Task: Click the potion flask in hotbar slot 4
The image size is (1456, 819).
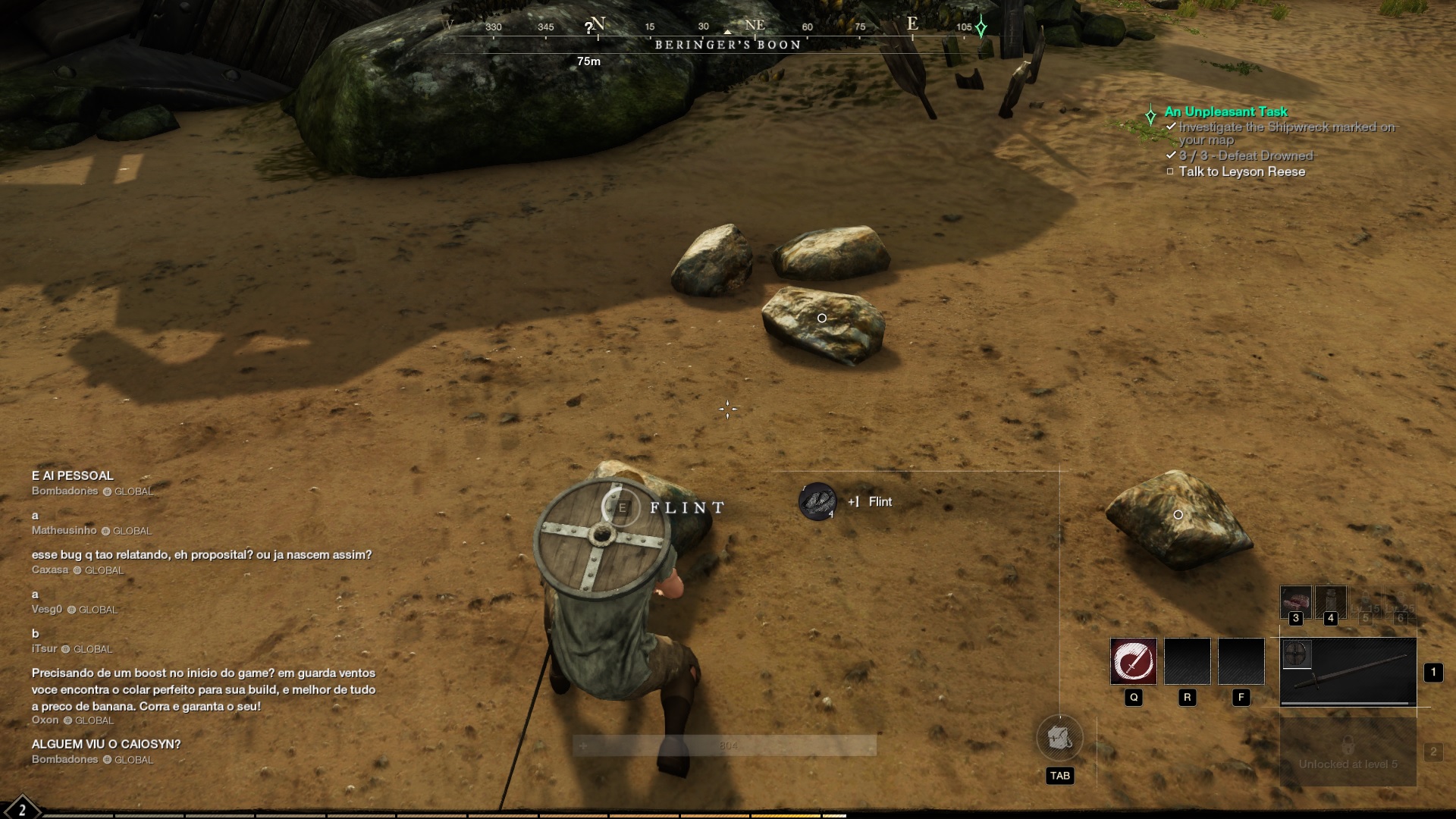Action: point(1332,601)
